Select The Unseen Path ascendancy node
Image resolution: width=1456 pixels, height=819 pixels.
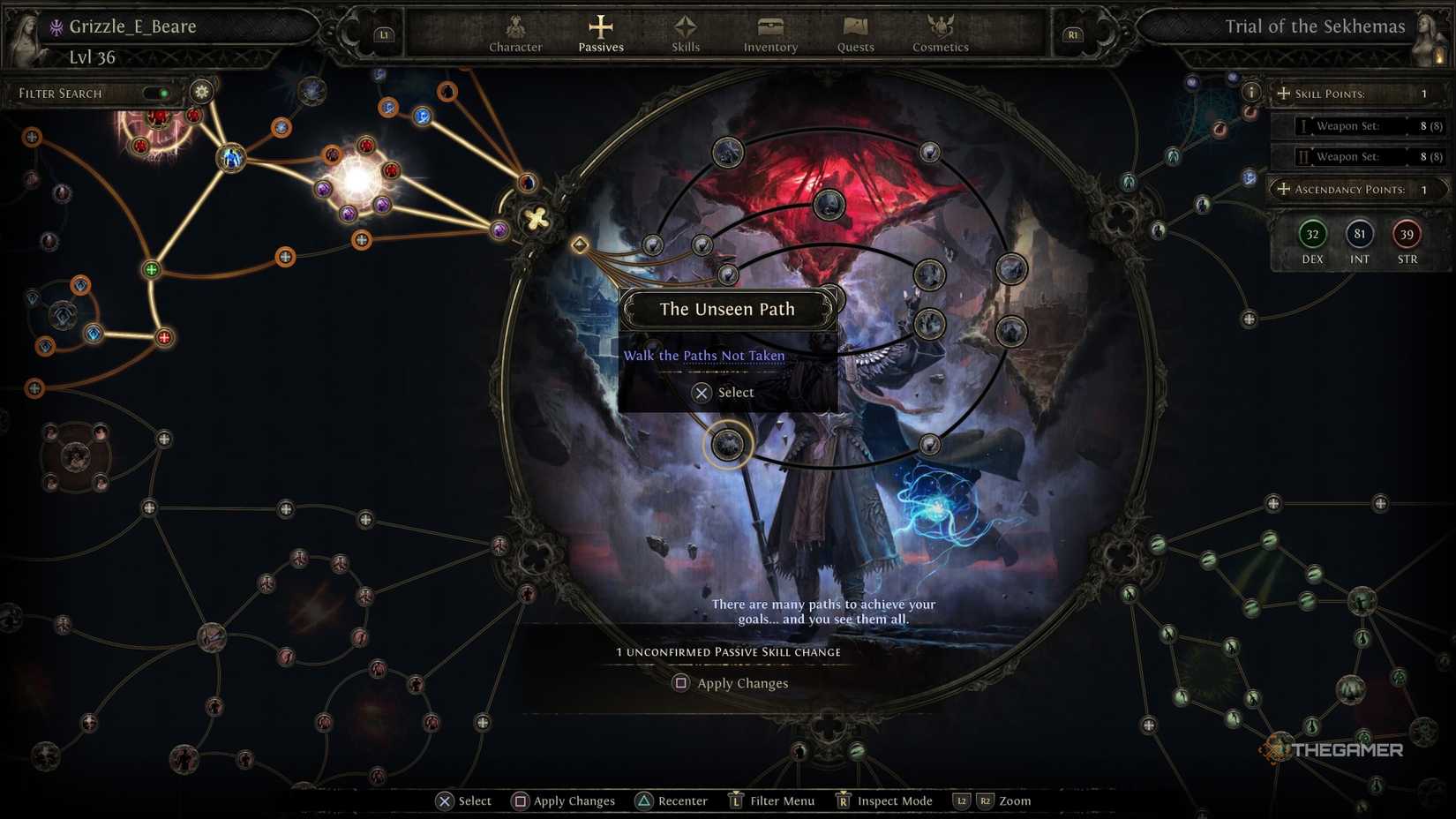pyautogui.click(x=727, y=445)
